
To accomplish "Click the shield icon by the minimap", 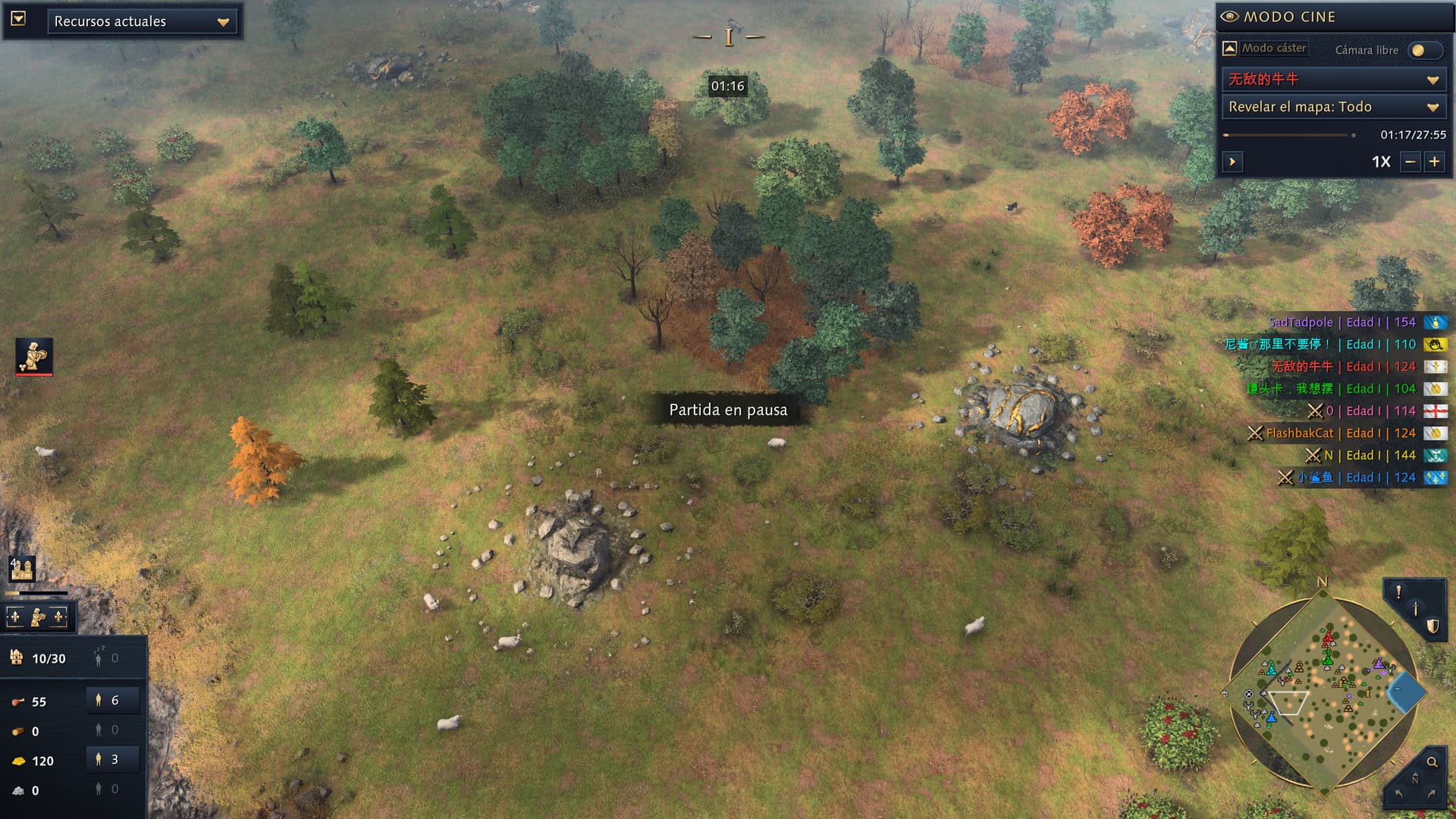I will point(1432,626).
